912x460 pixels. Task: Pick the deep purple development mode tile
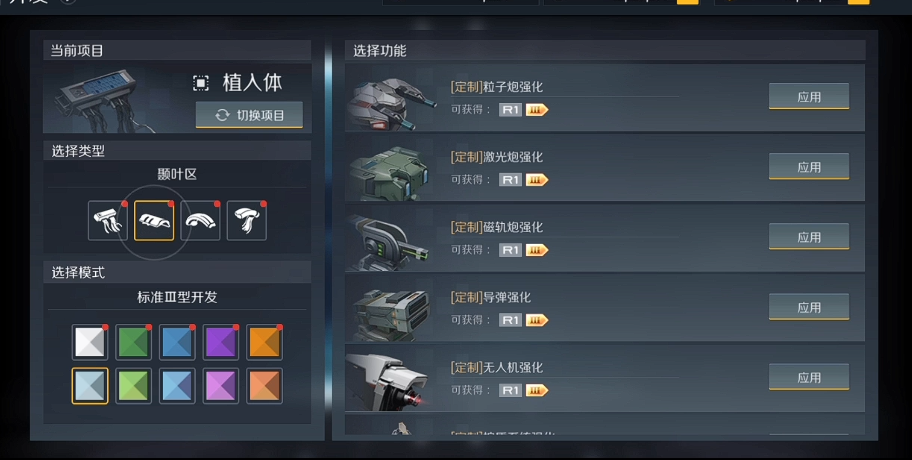pyautogui.click(x=221, y=342)
